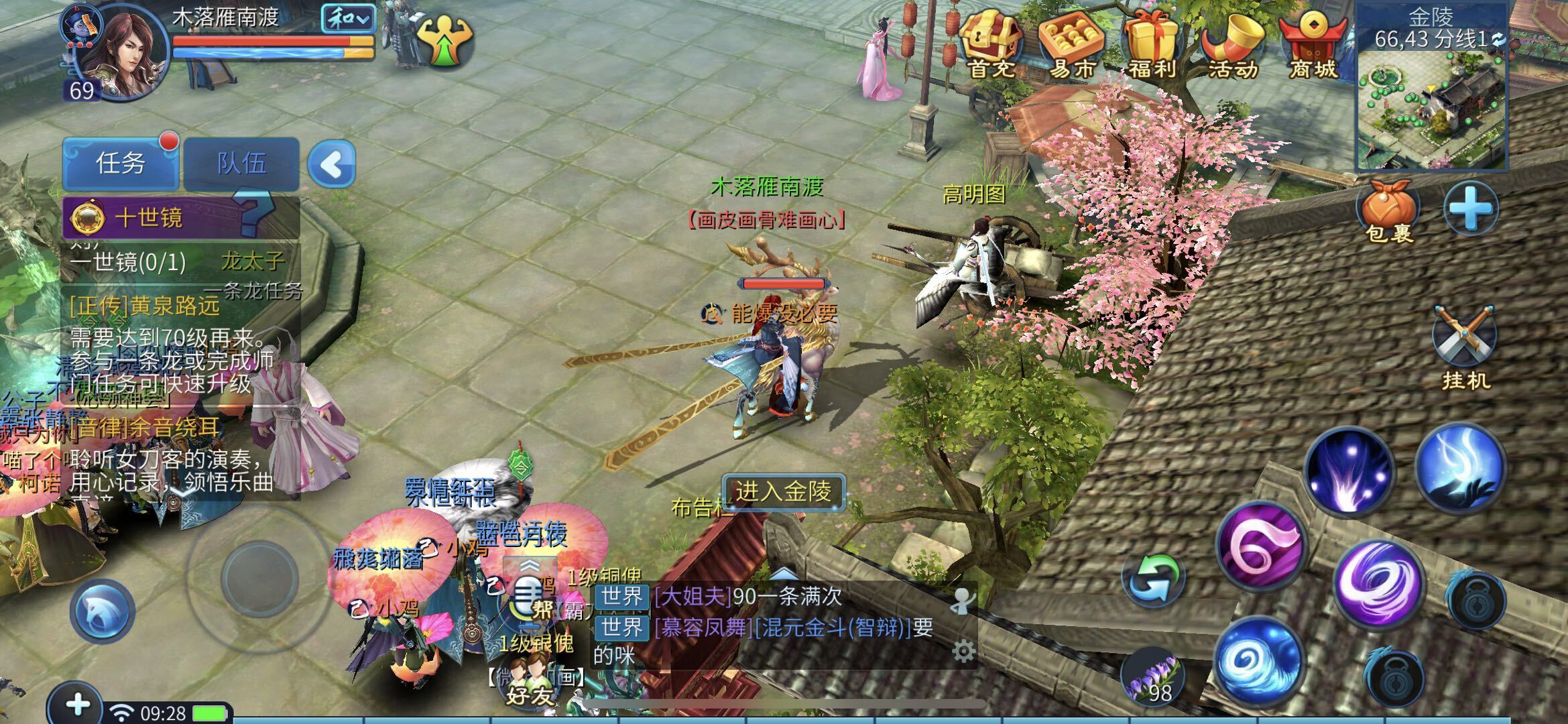Open the chat settings gear
The image size is (1568, 724).
click(963, 651)
